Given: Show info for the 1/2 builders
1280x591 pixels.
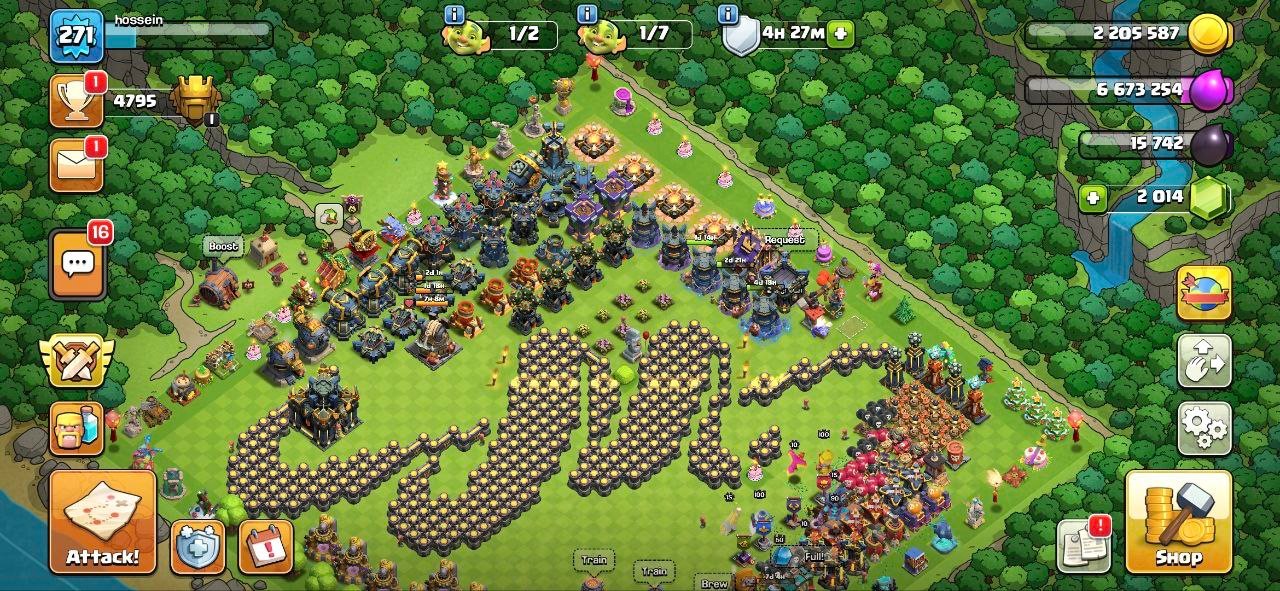Looking at the screenshot, I should [454, 14].
